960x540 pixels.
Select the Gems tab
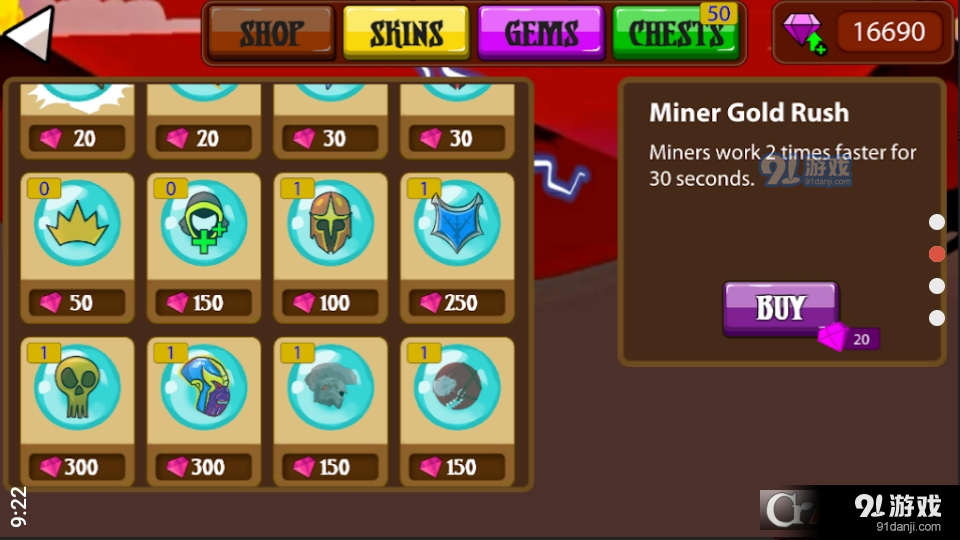click(541, 34)
